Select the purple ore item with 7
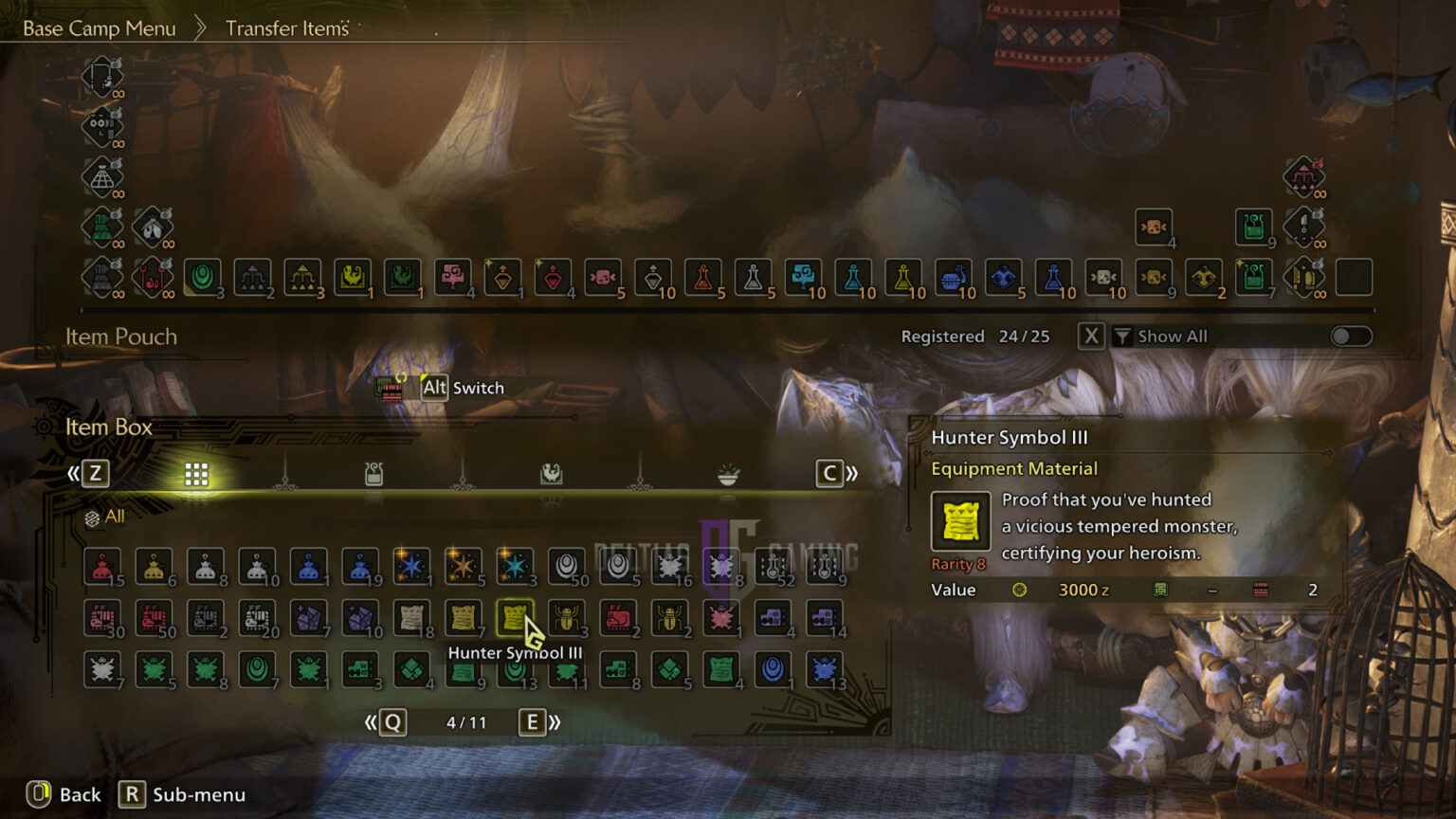This screenshot has width=1456, height=819. 308,618
